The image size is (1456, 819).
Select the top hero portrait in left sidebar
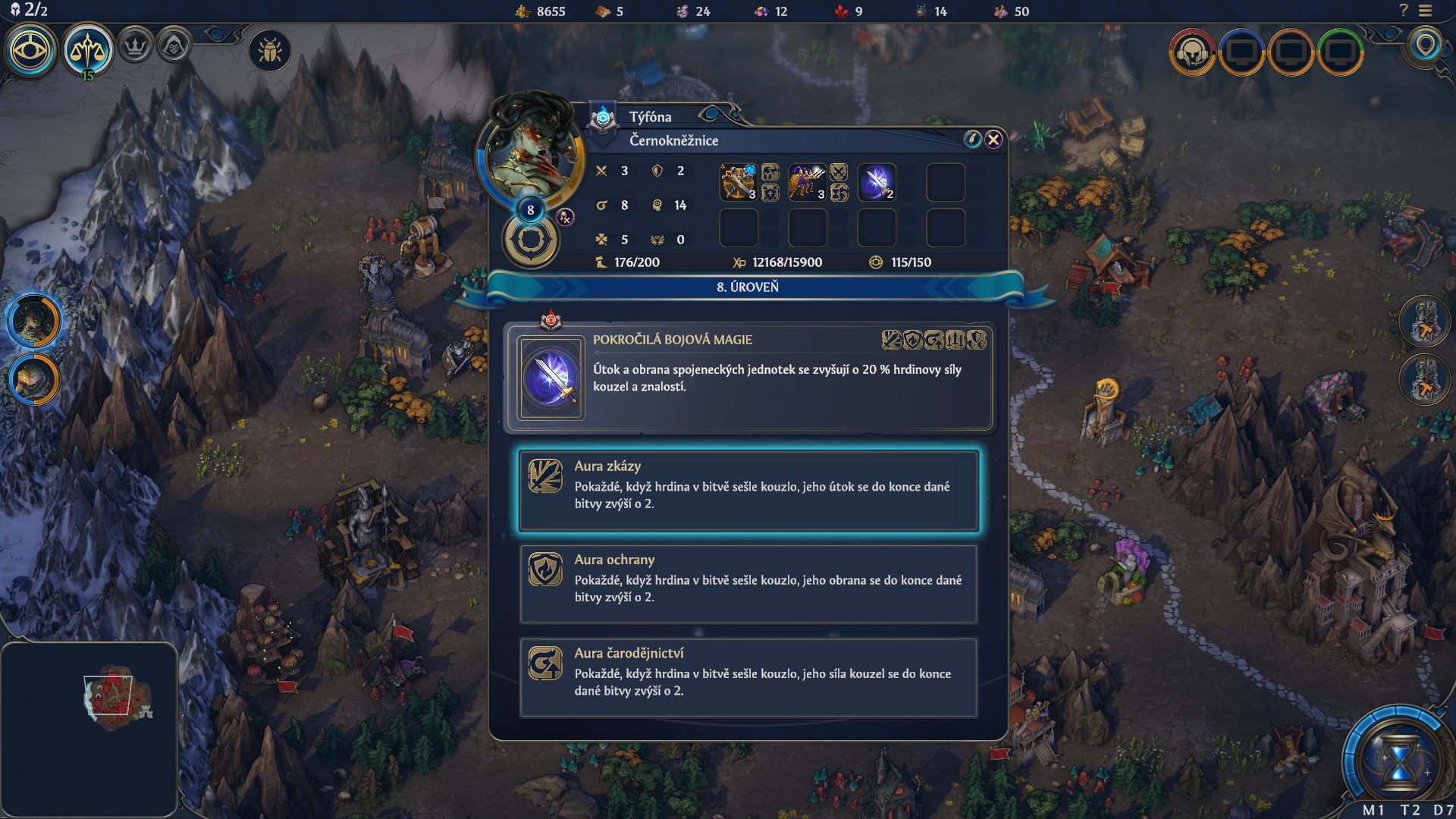(34, 320)
